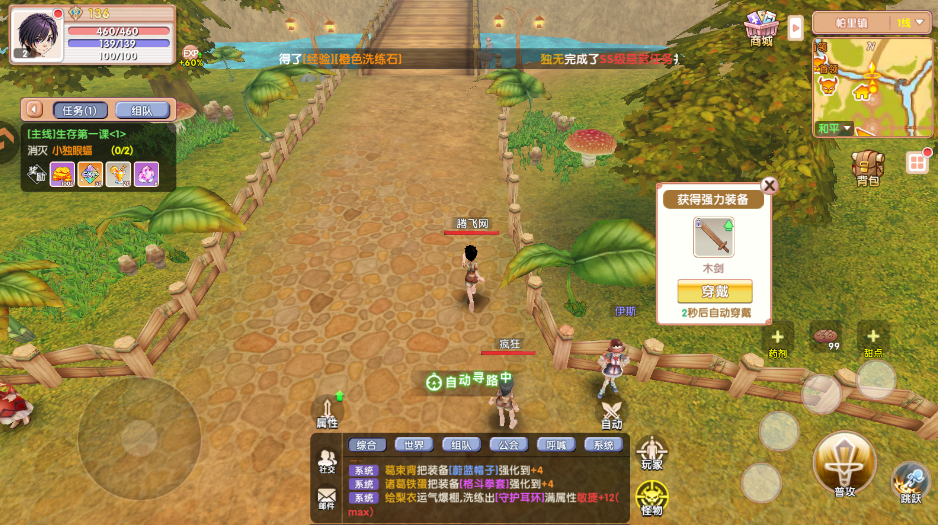Switch to the 组队 team tab beside 任务

[141, 110]
